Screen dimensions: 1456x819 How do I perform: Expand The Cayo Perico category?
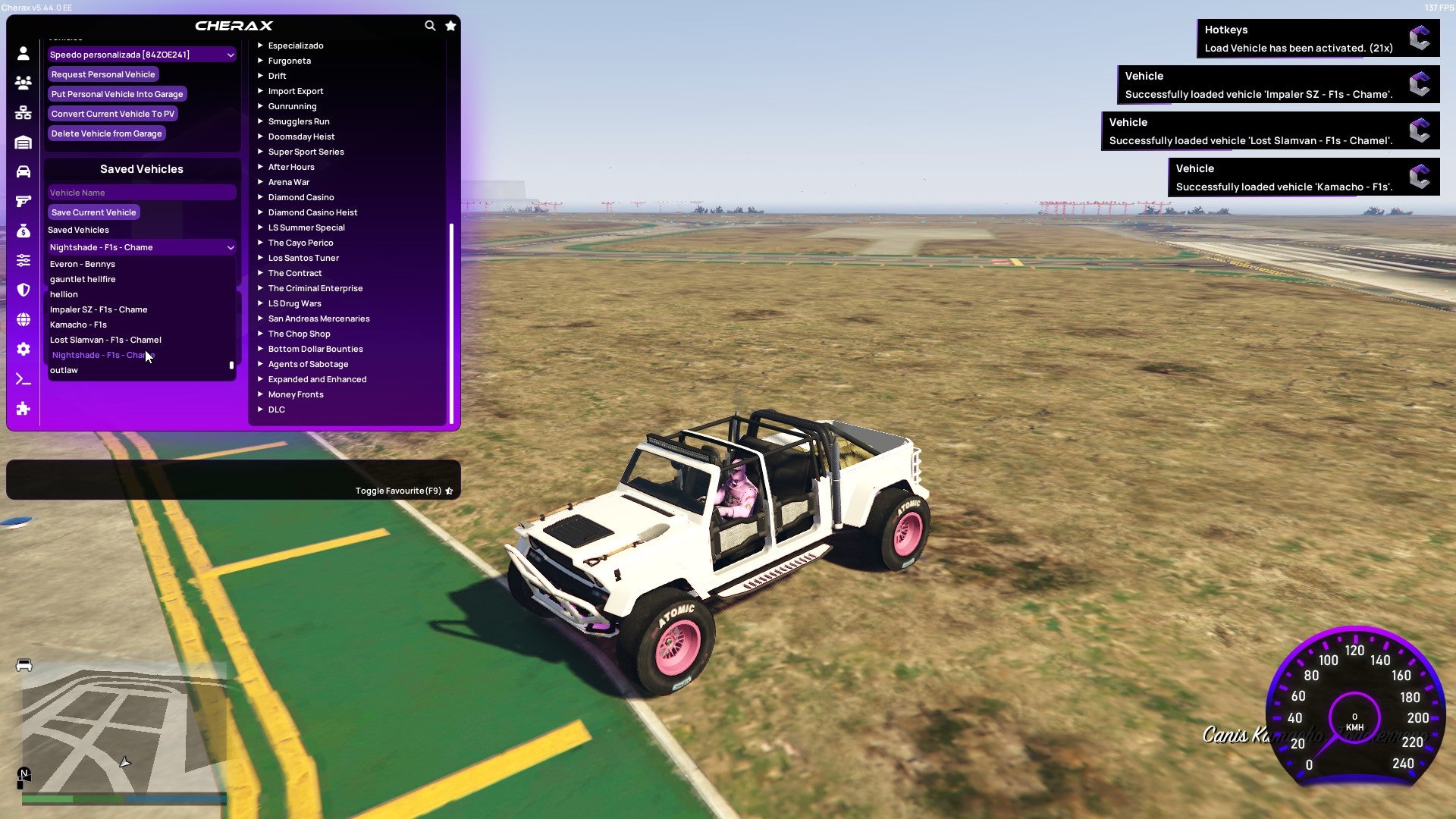(300, 243)
